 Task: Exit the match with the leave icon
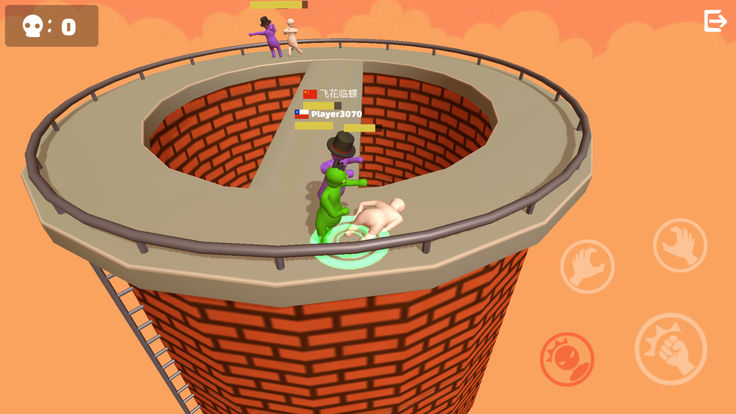coord(715,21)
